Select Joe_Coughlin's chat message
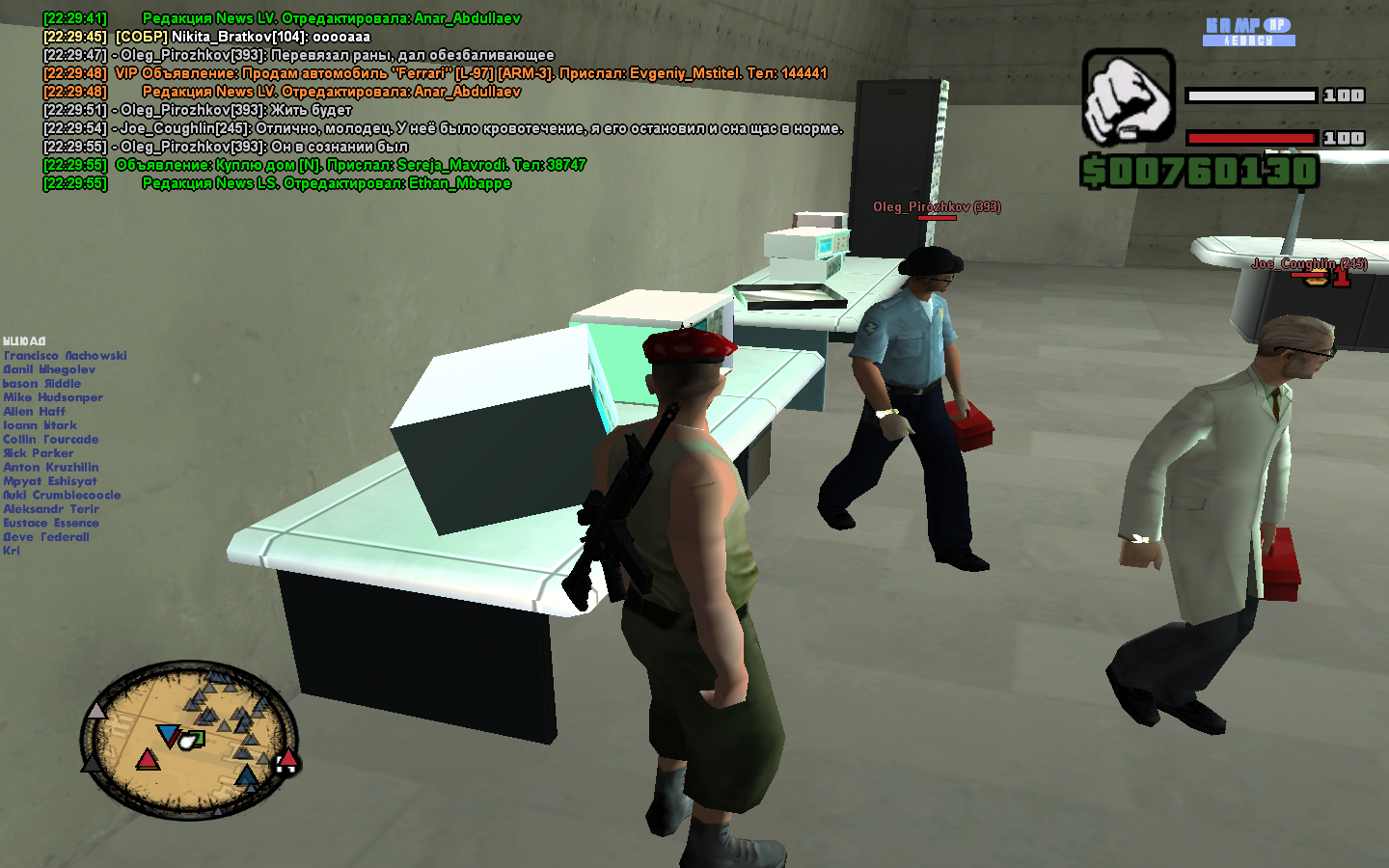Image resolution: width=1389 pixels, height=868 pixels. (x=481, y=128)
